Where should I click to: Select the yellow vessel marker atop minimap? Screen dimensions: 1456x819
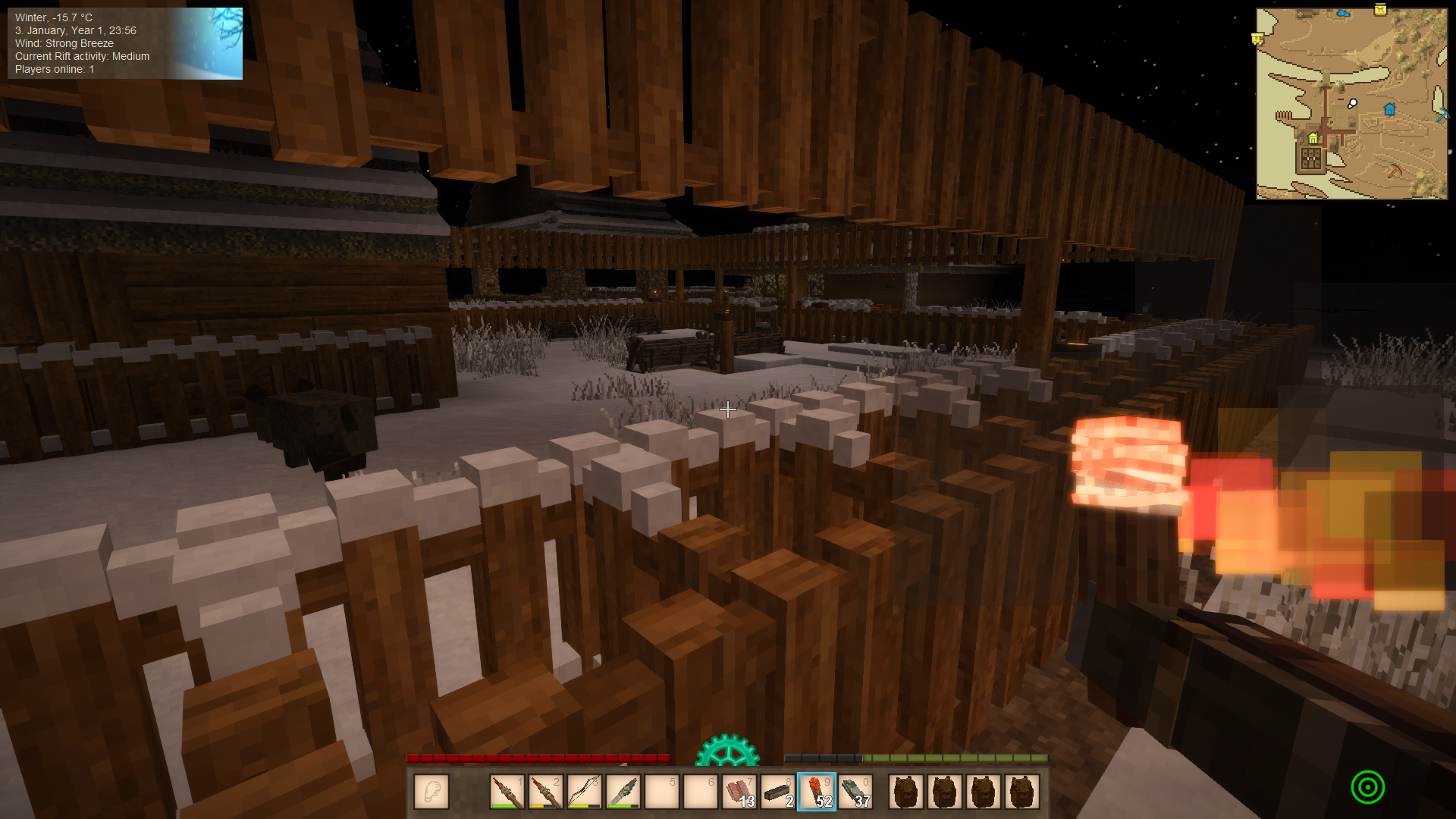[1380, 9]
